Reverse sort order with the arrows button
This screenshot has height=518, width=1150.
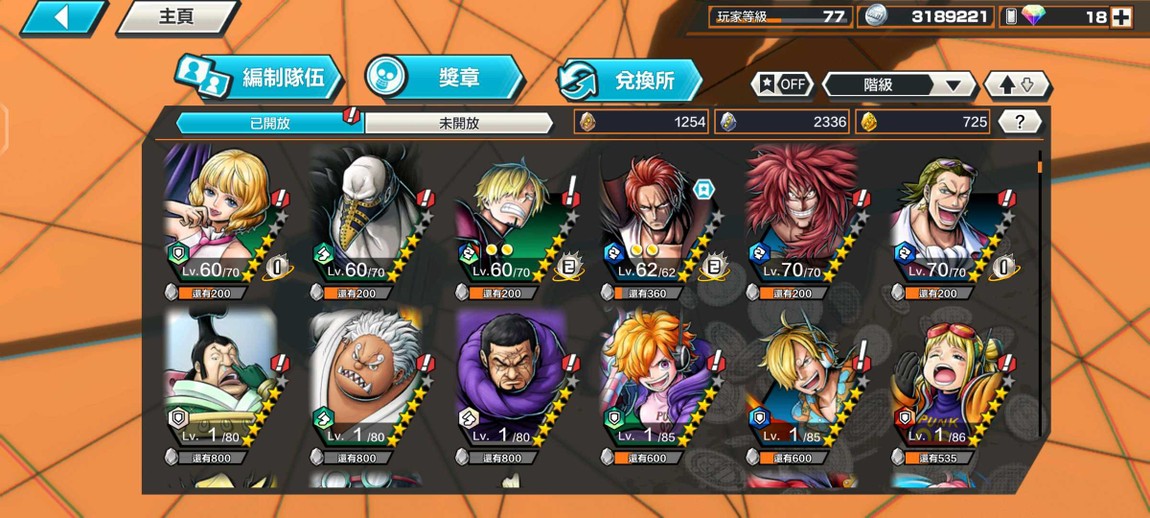click(1017, 85)
